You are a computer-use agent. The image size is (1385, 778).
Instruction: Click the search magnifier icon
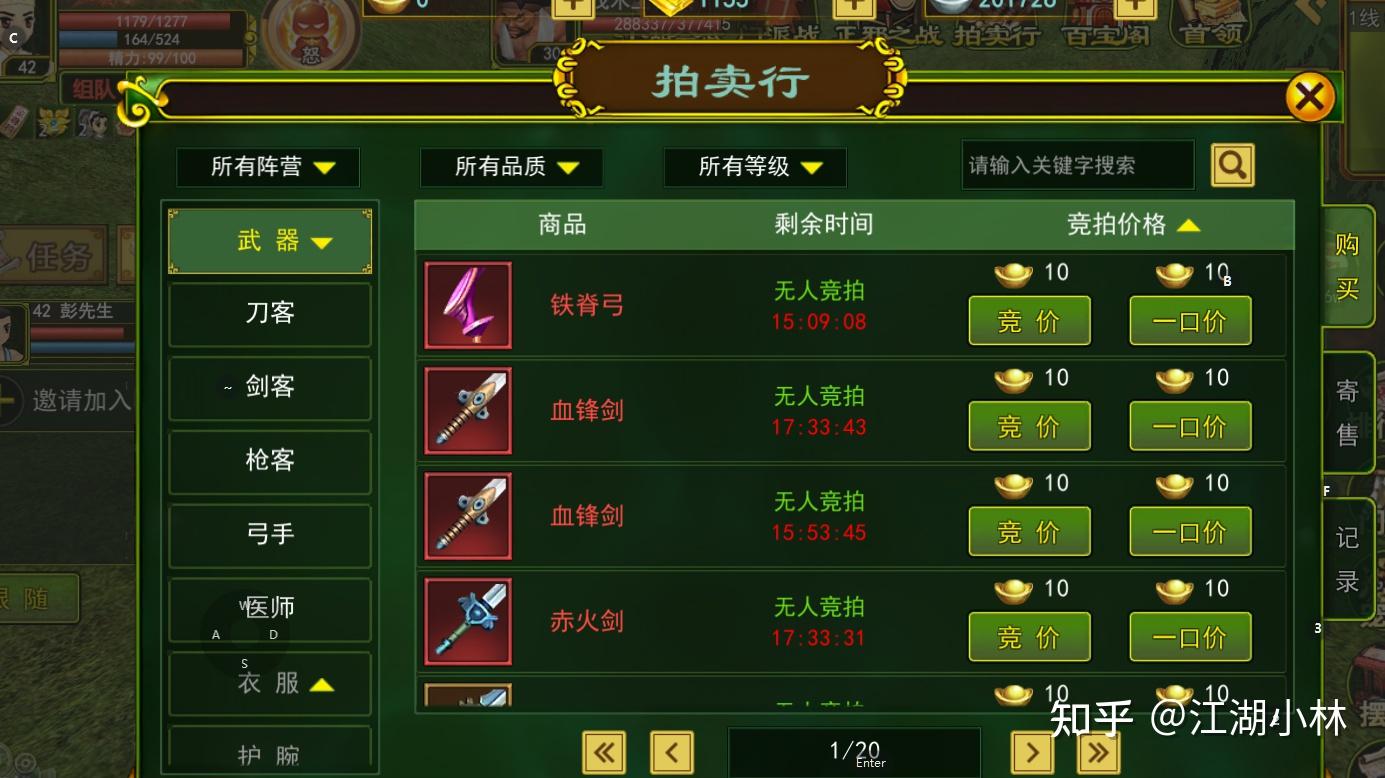point(1232,164)
